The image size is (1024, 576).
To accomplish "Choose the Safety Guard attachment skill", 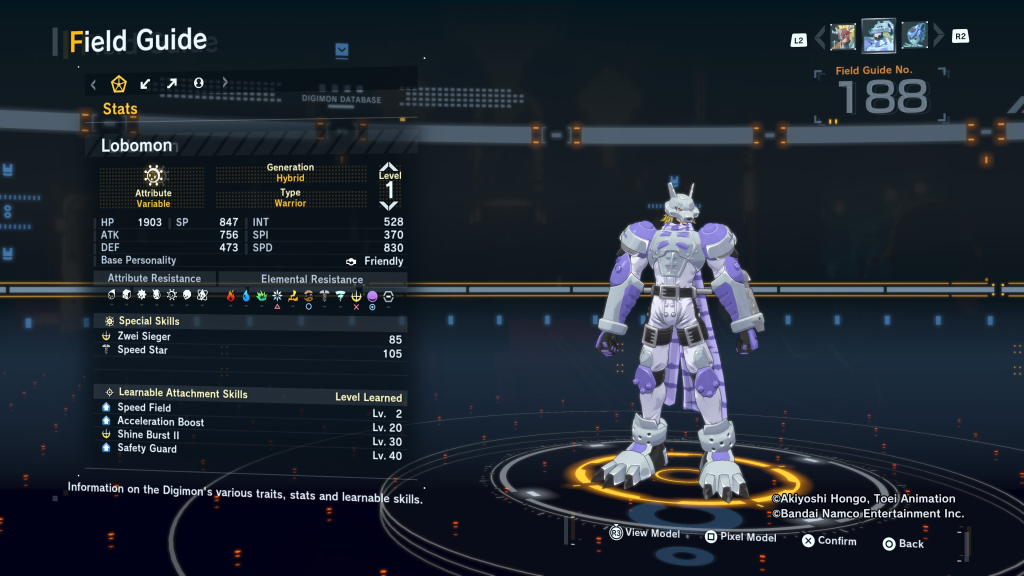I will coord(147,449).
